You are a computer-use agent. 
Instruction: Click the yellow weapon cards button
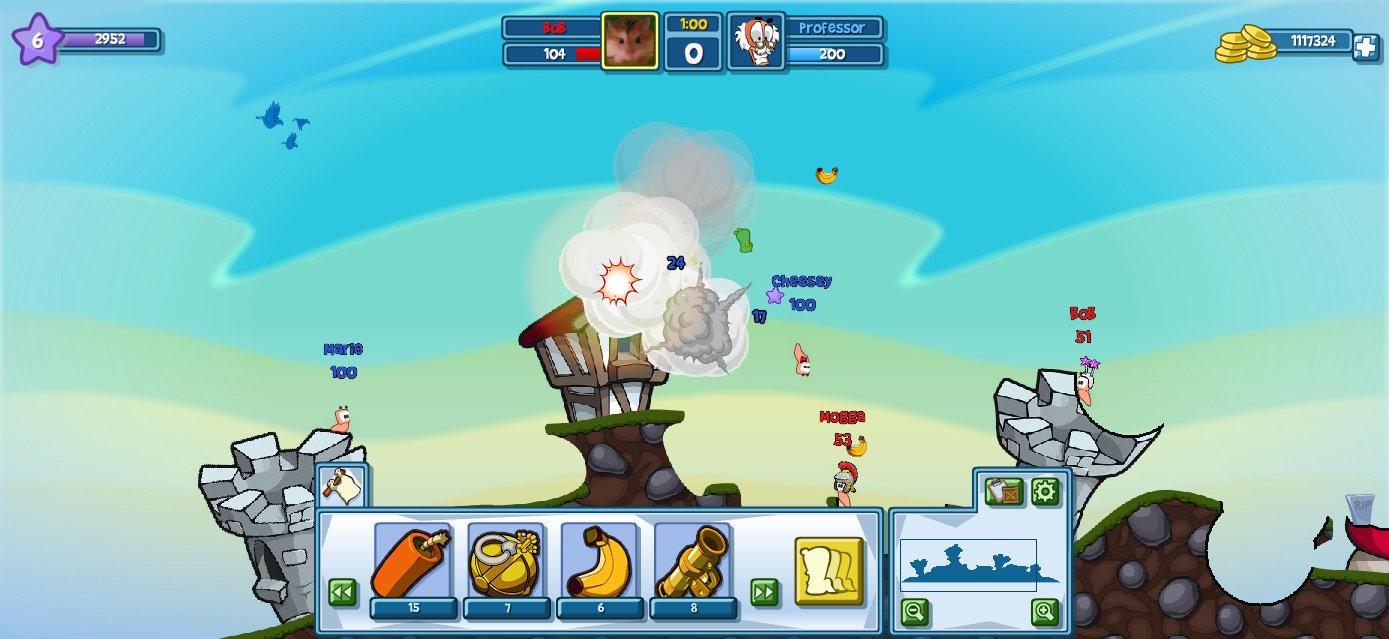(829, 571)
